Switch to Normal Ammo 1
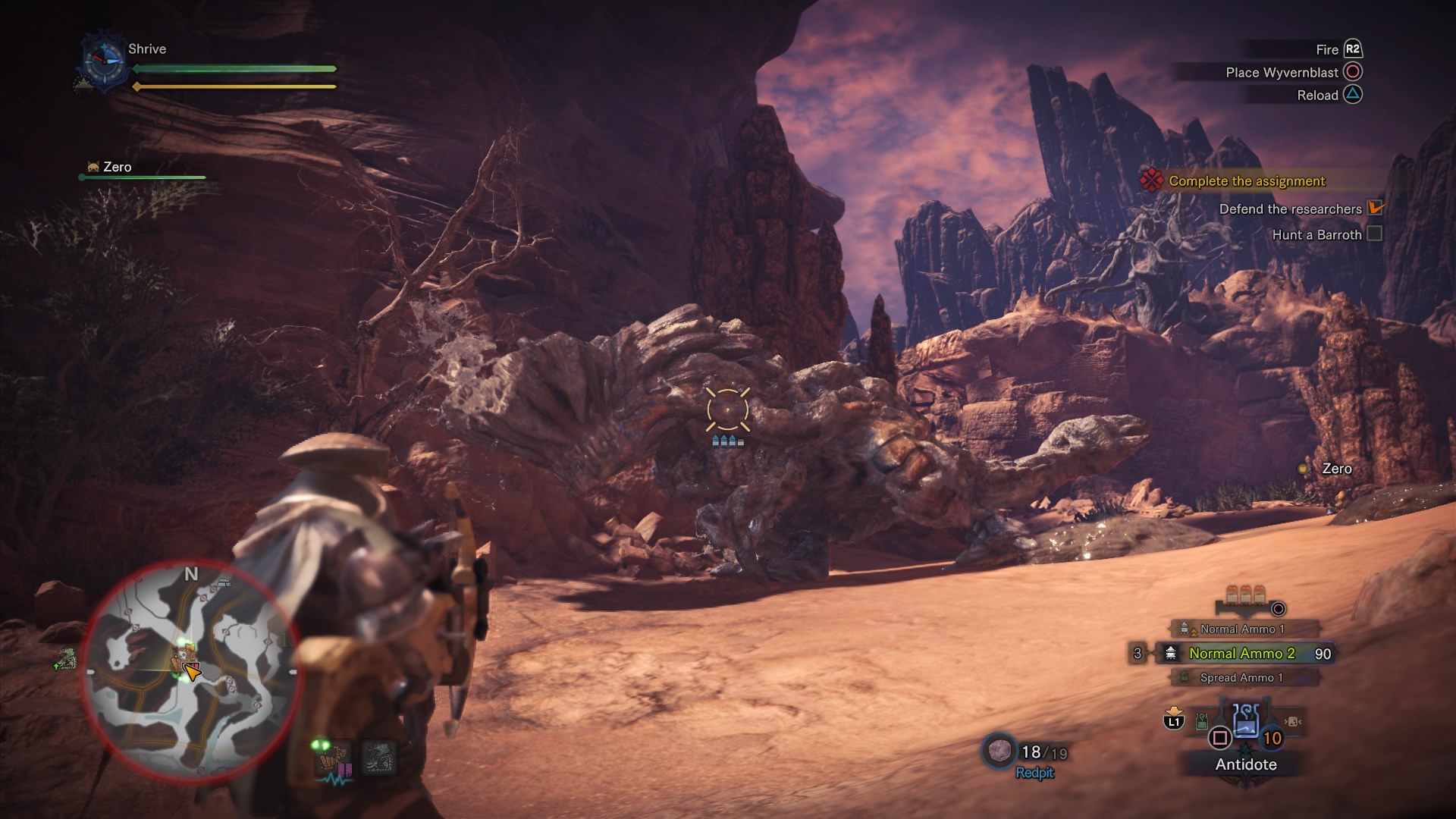 tap(1241, 629)
